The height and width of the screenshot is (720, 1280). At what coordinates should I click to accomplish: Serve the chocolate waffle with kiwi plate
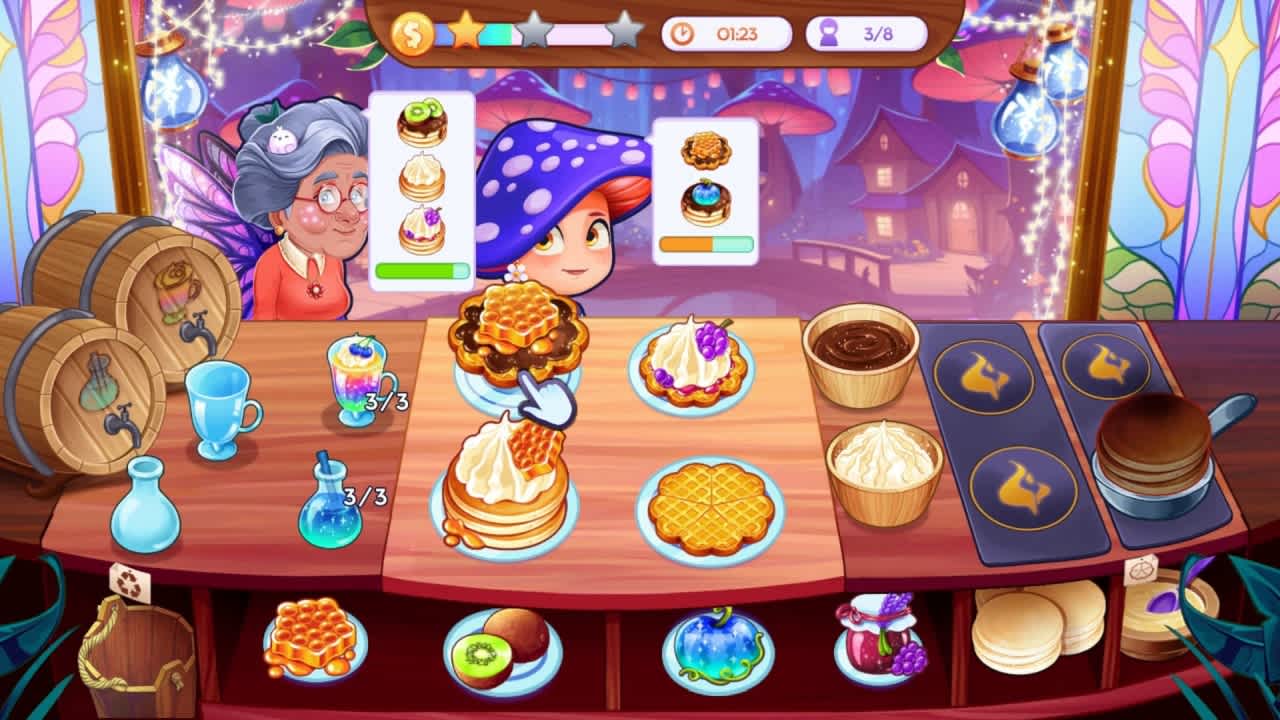tap(520, 340)
